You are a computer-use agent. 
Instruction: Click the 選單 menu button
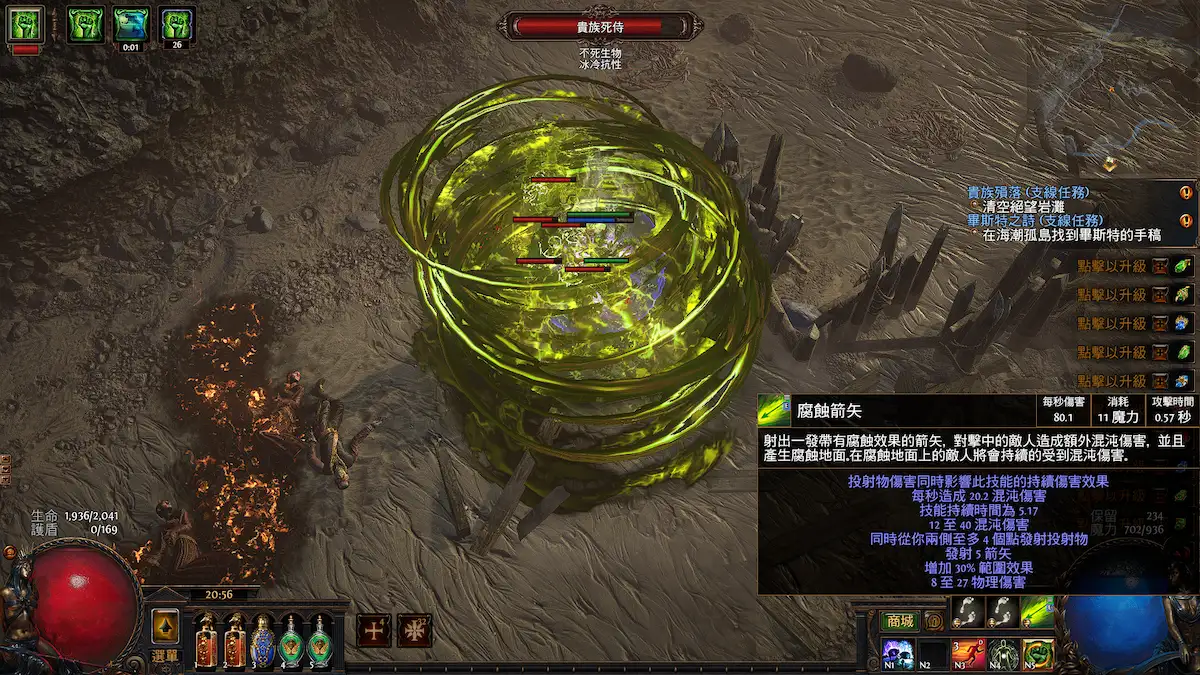(x=165, y=656)
